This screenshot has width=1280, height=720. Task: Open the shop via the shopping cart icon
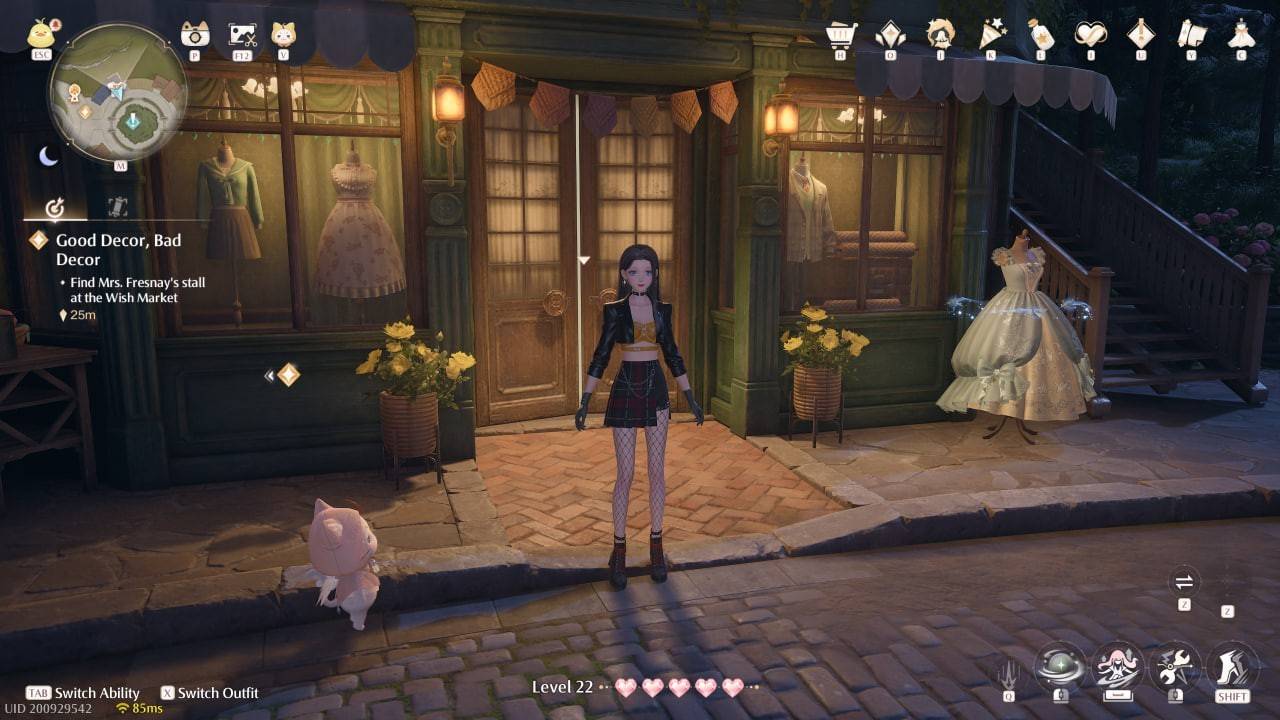(840, 31)
